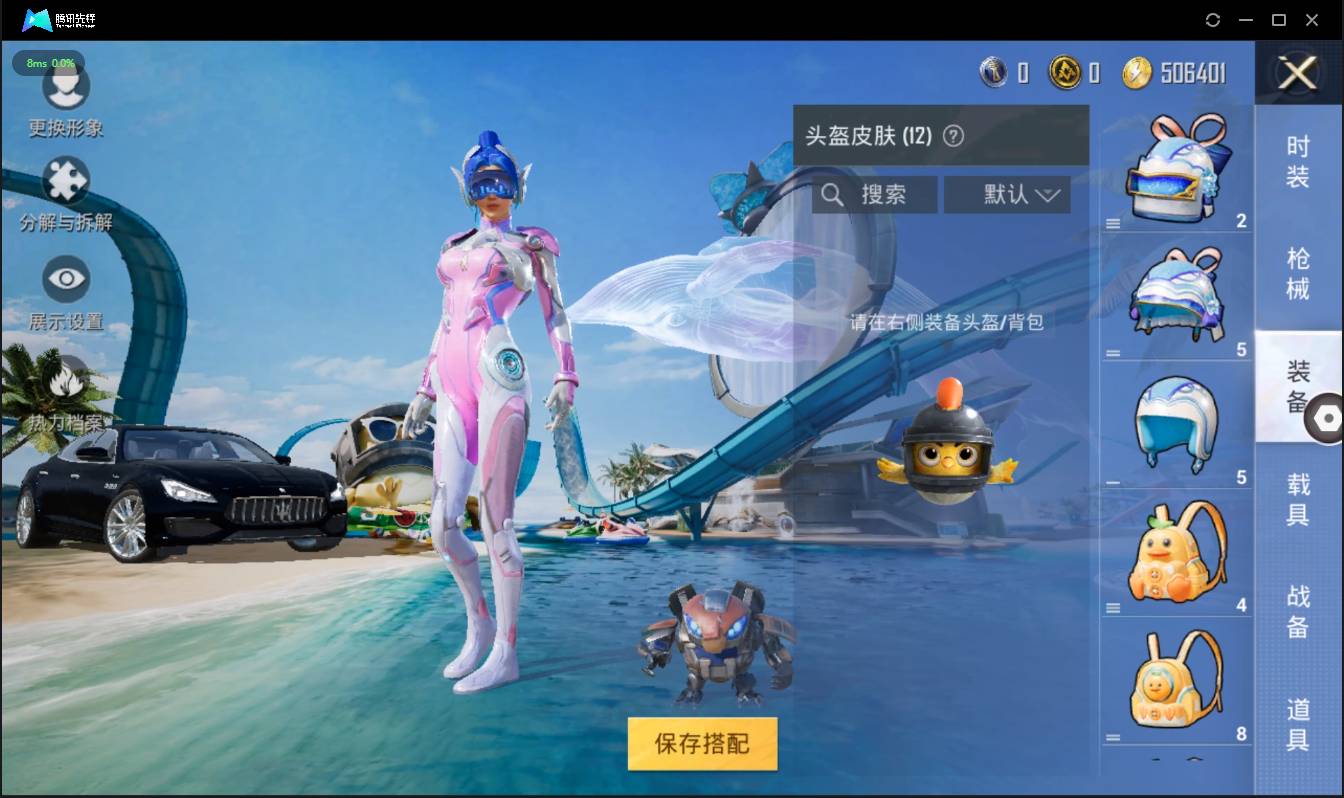The width and height of the screenshot is (1344, 798).
Task: Open the 默认 sorting dropdown
Action: click(x=1007, y=194)
